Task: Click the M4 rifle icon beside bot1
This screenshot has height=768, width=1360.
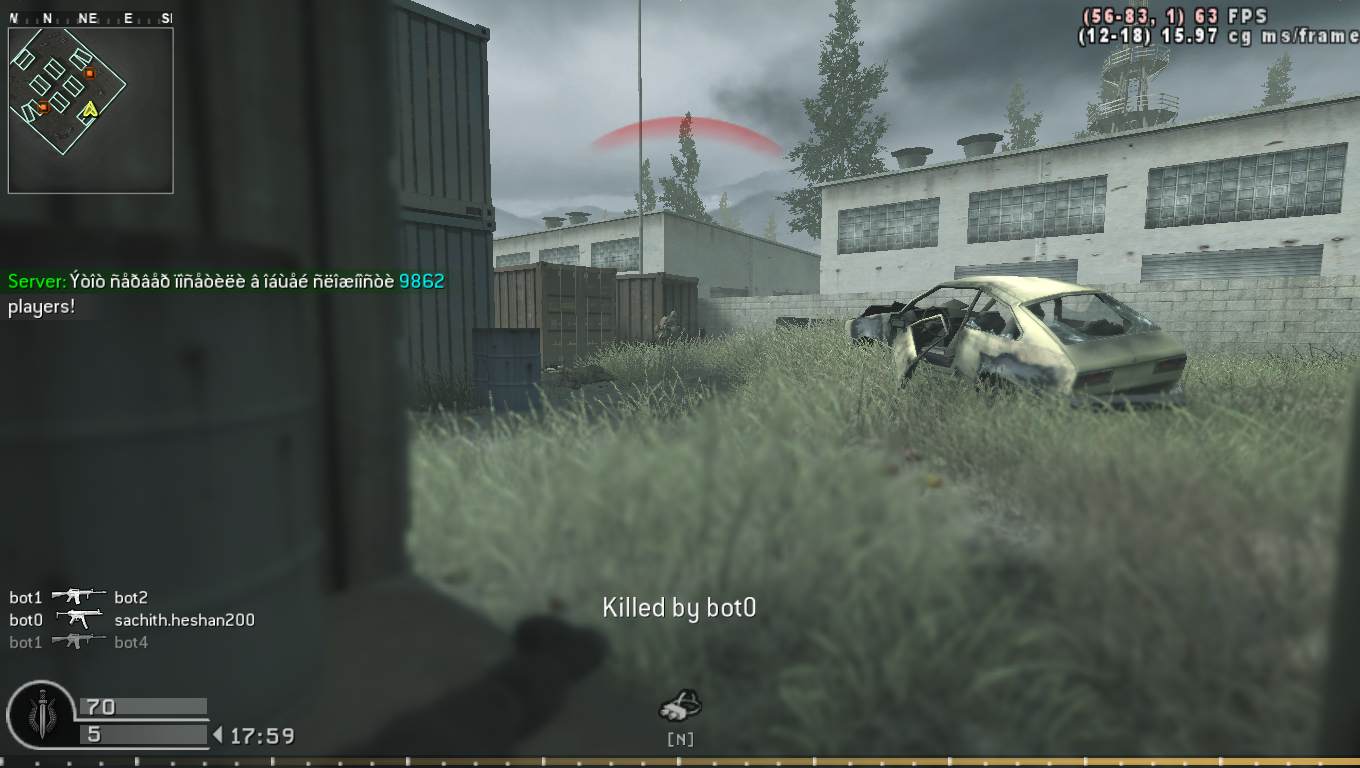Action: tap(79, 597)
